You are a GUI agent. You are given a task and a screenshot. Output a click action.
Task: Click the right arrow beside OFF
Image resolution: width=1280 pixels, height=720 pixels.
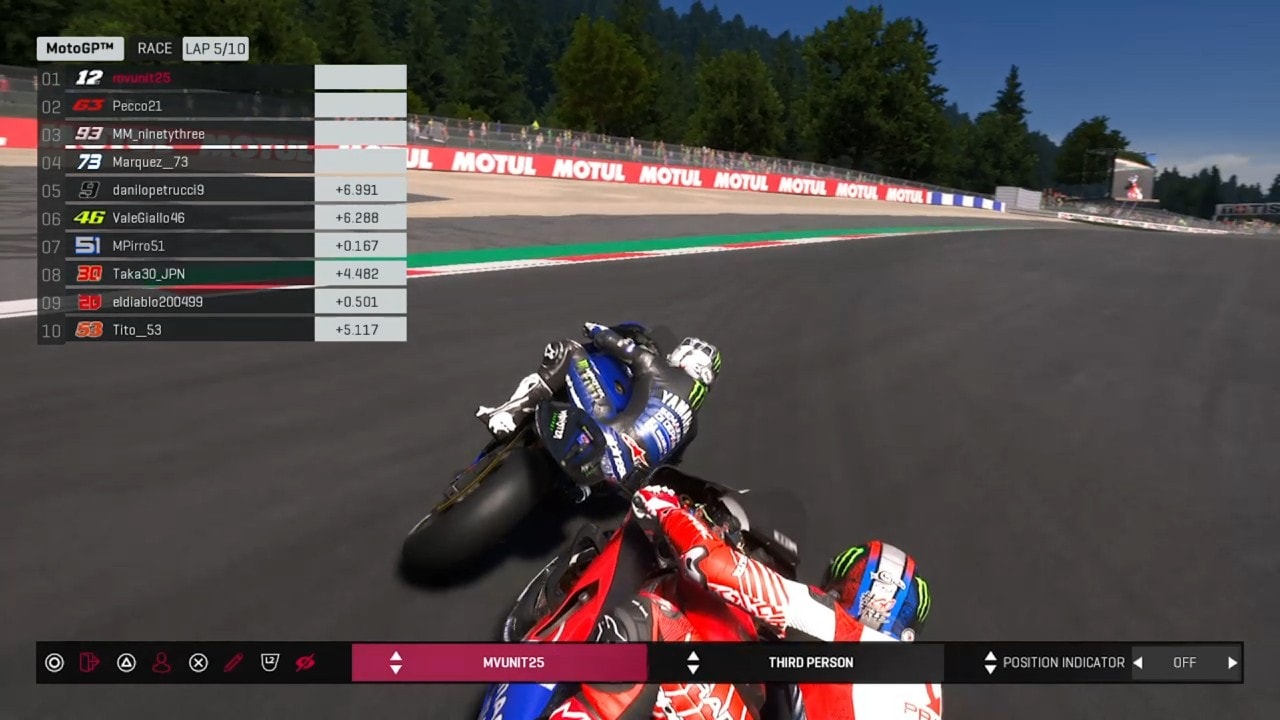[x=1232, y=662]
